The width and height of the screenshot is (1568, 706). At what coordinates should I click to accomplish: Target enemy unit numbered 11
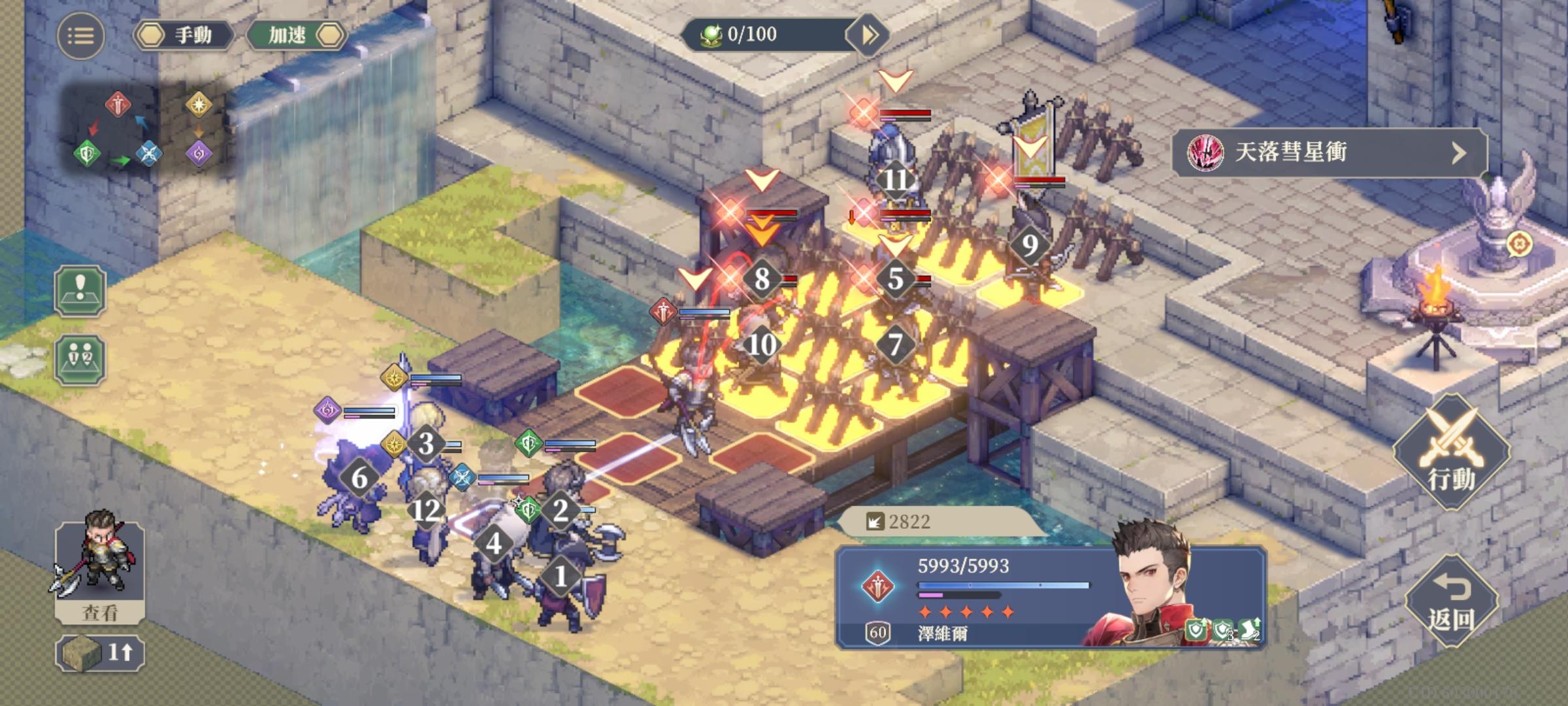click(x=895, y=178)
